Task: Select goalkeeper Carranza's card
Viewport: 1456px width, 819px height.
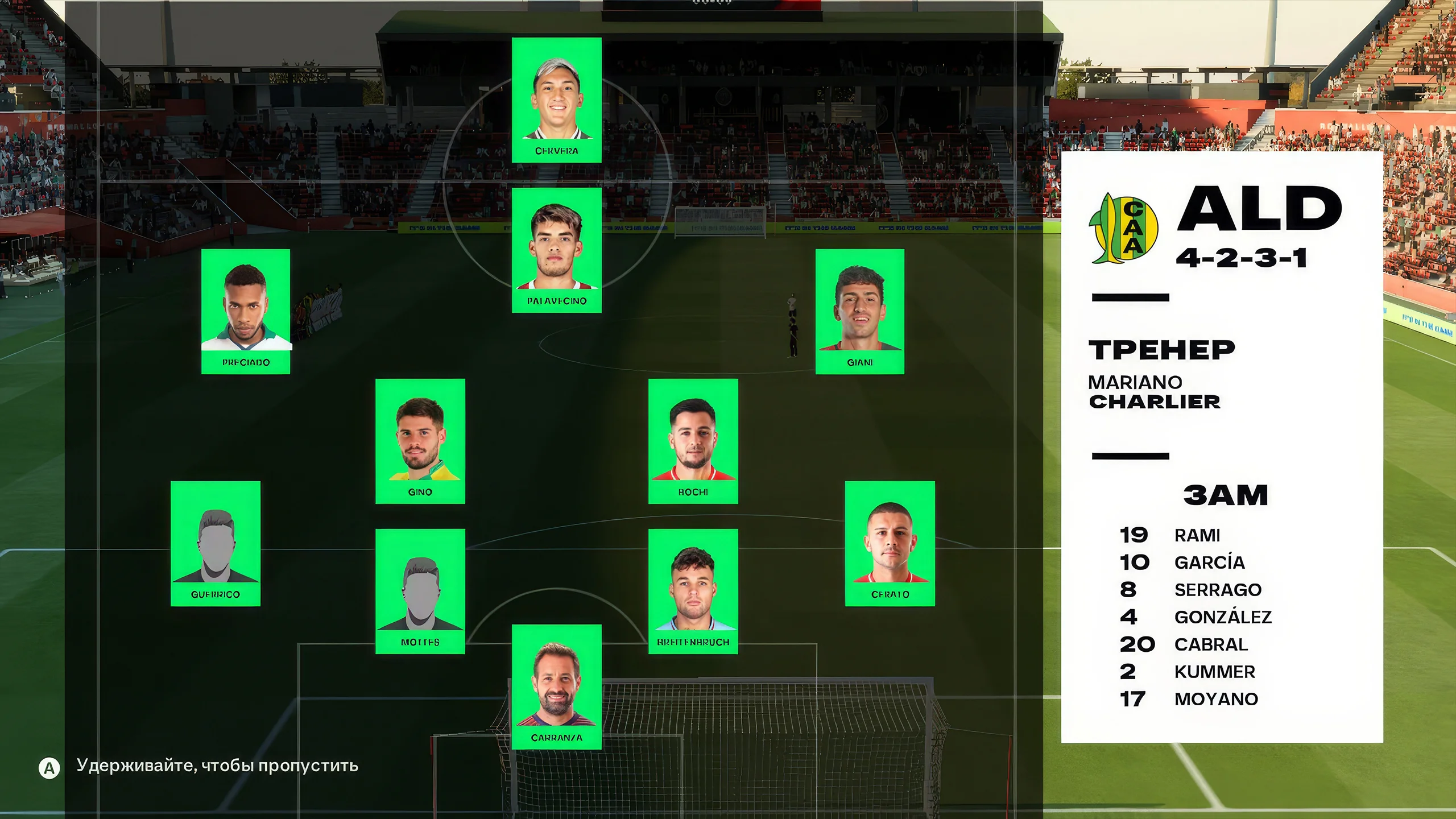Action: point(556,687)
